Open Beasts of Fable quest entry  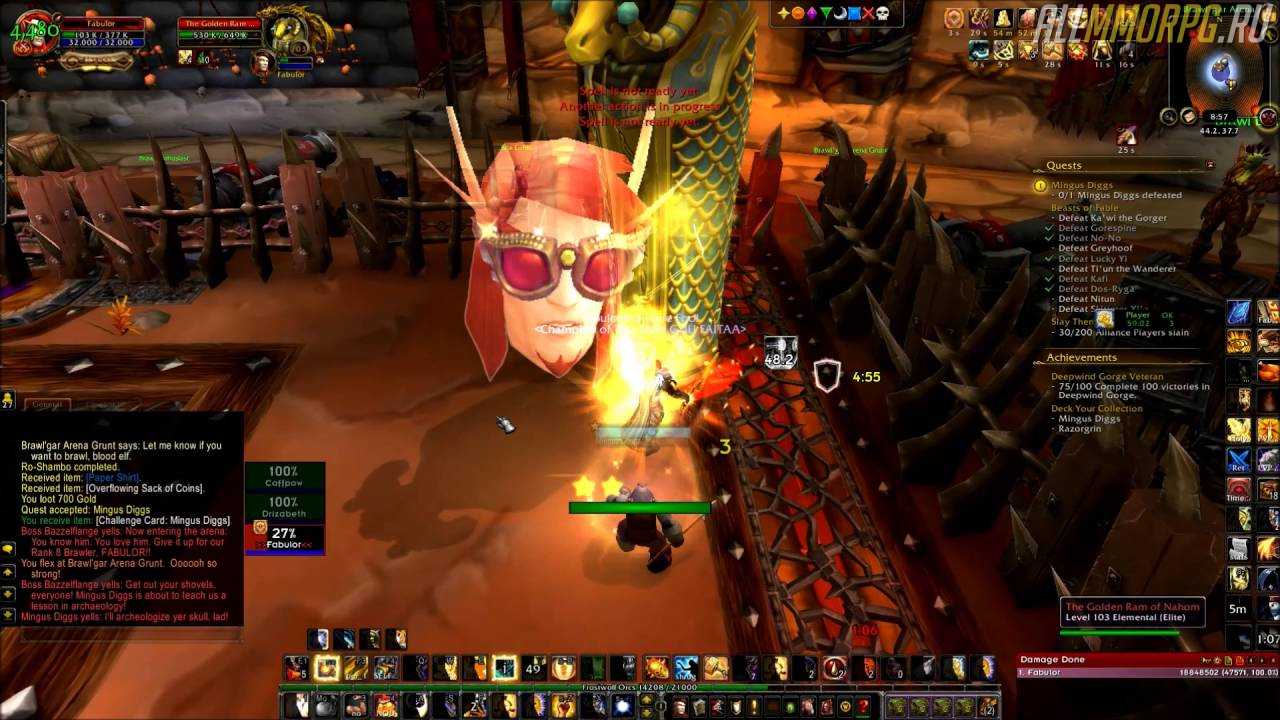pos(1085,207)
